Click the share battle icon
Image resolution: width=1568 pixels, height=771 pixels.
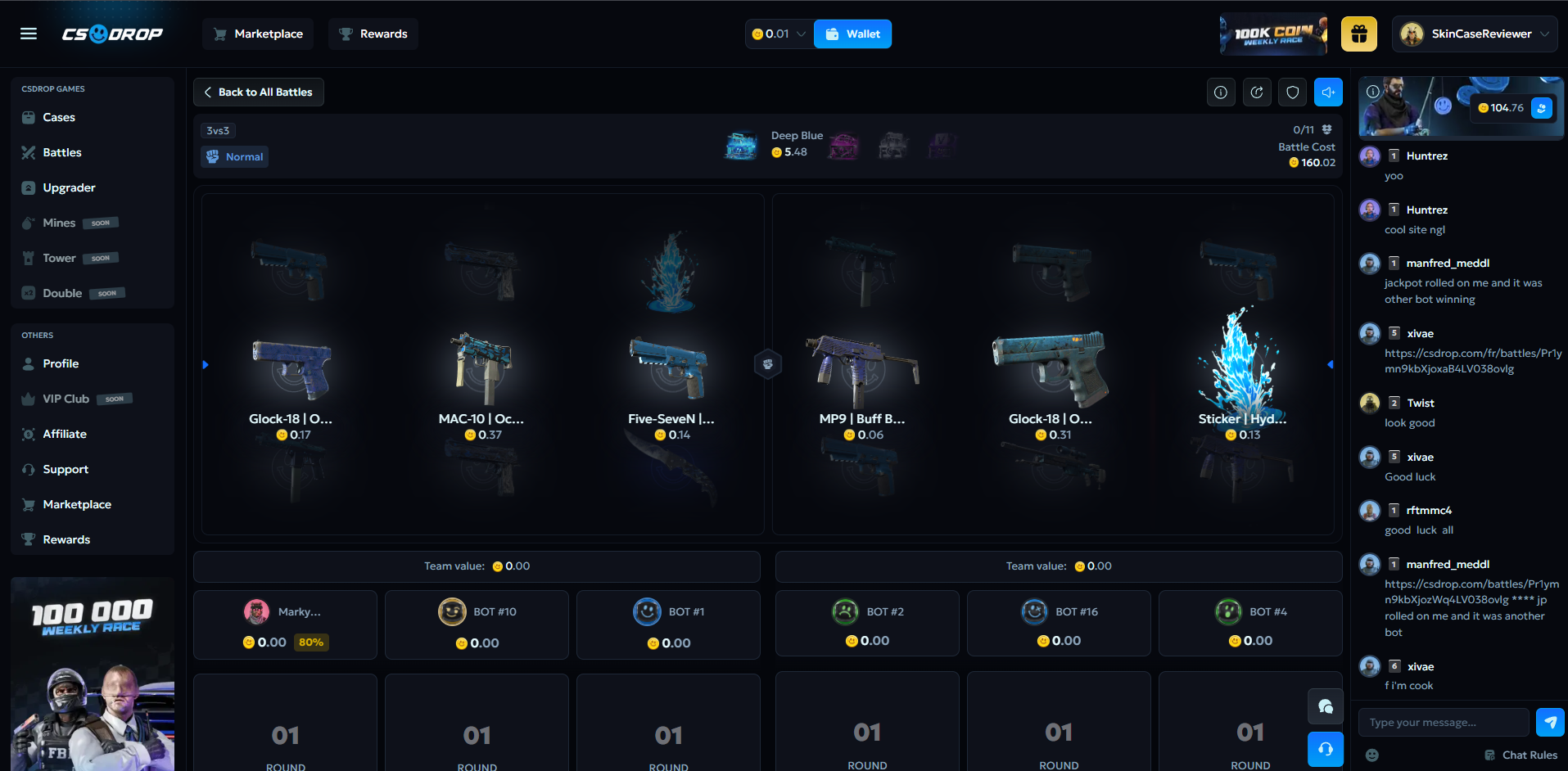1257,92
